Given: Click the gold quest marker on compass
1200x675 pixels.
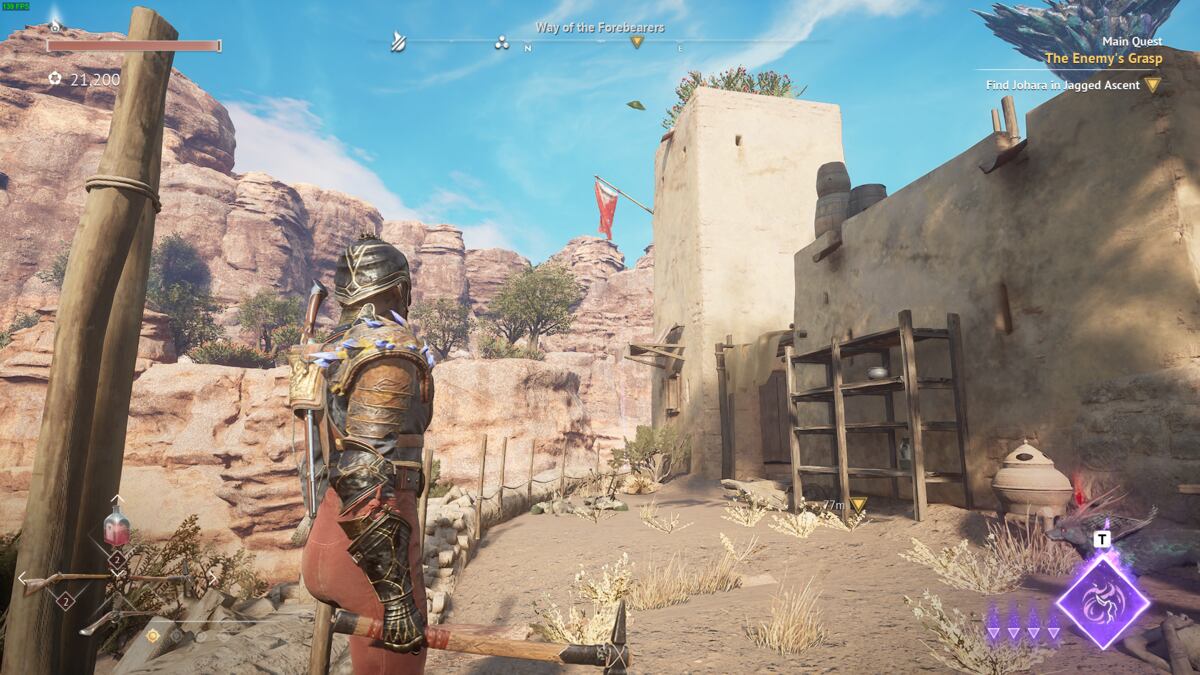Looking at the screenshot, I should click(636, 42).
